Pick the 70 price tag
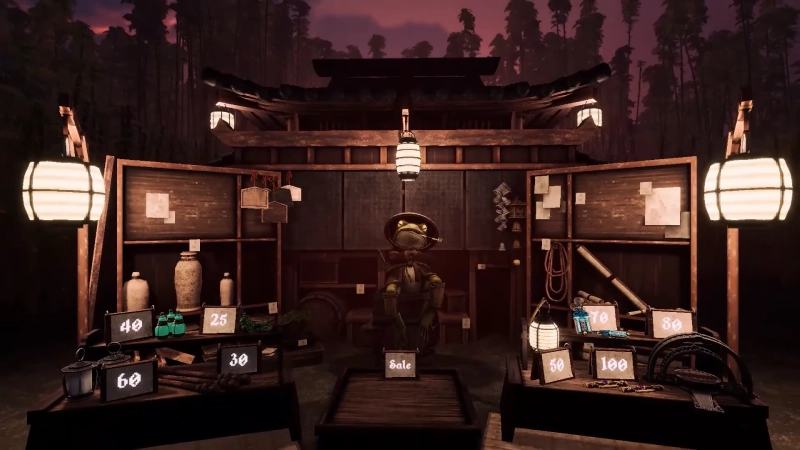This screenshot has width=800, height=450. point(600,318)
